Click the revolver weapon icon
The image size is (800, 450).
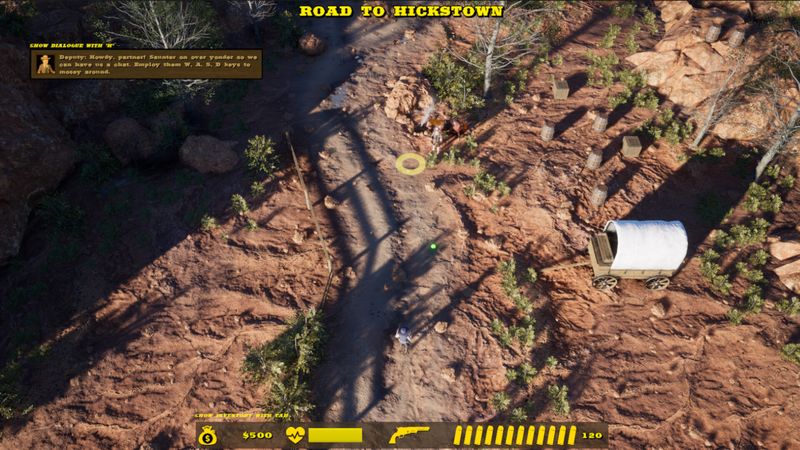(409, 435)
